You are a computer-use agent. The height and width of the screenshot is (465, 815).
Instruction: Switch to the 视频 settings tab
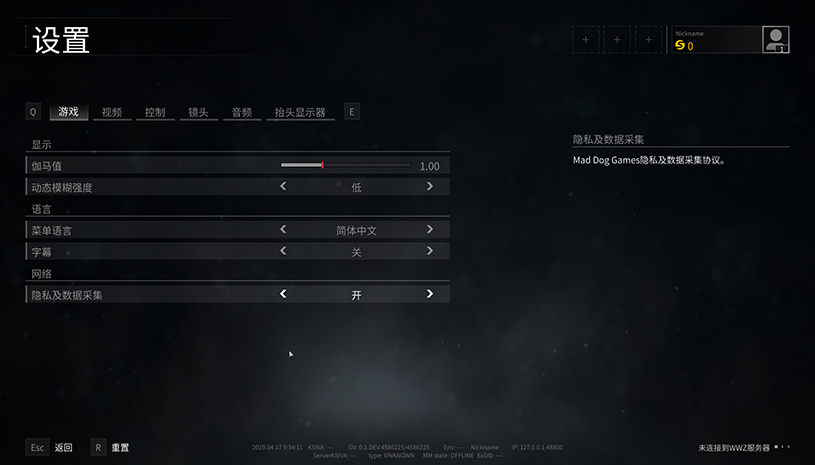111,112
